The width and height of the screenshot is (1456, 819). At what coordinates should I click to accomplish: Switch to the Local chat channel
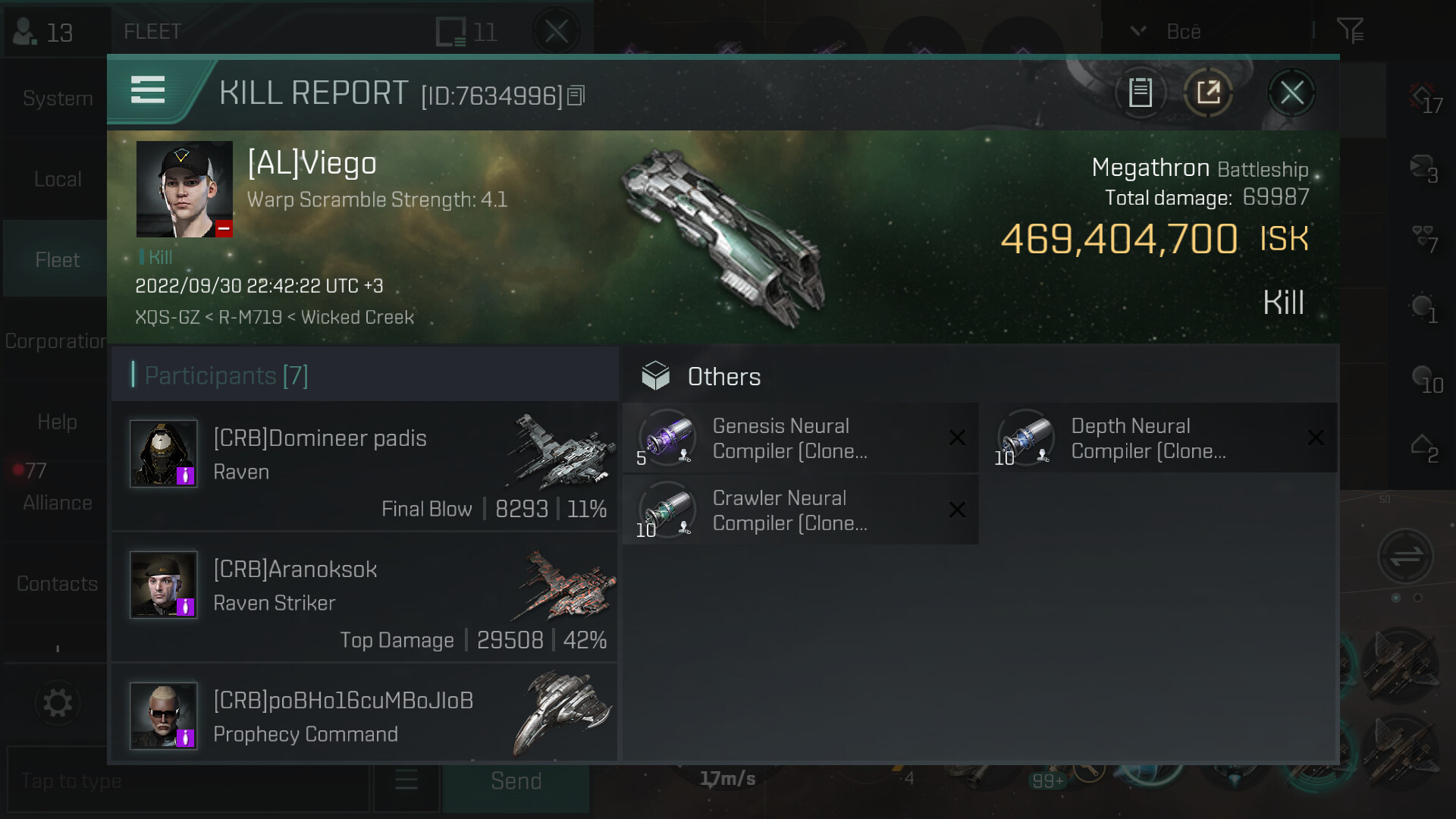click(57, 179)
